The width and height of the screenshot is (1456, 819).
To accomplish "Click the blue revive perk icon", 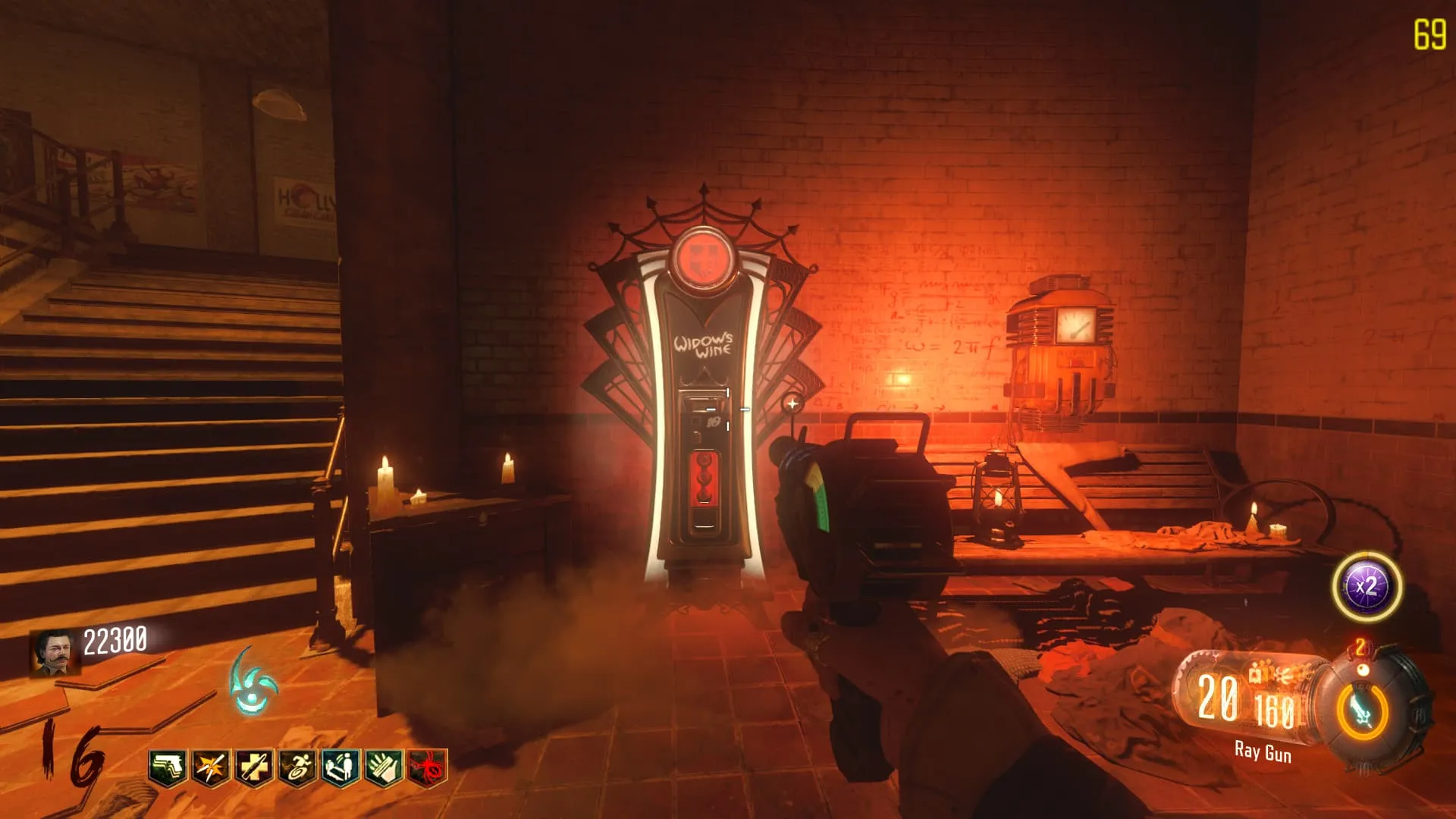I will pos(341,768).
